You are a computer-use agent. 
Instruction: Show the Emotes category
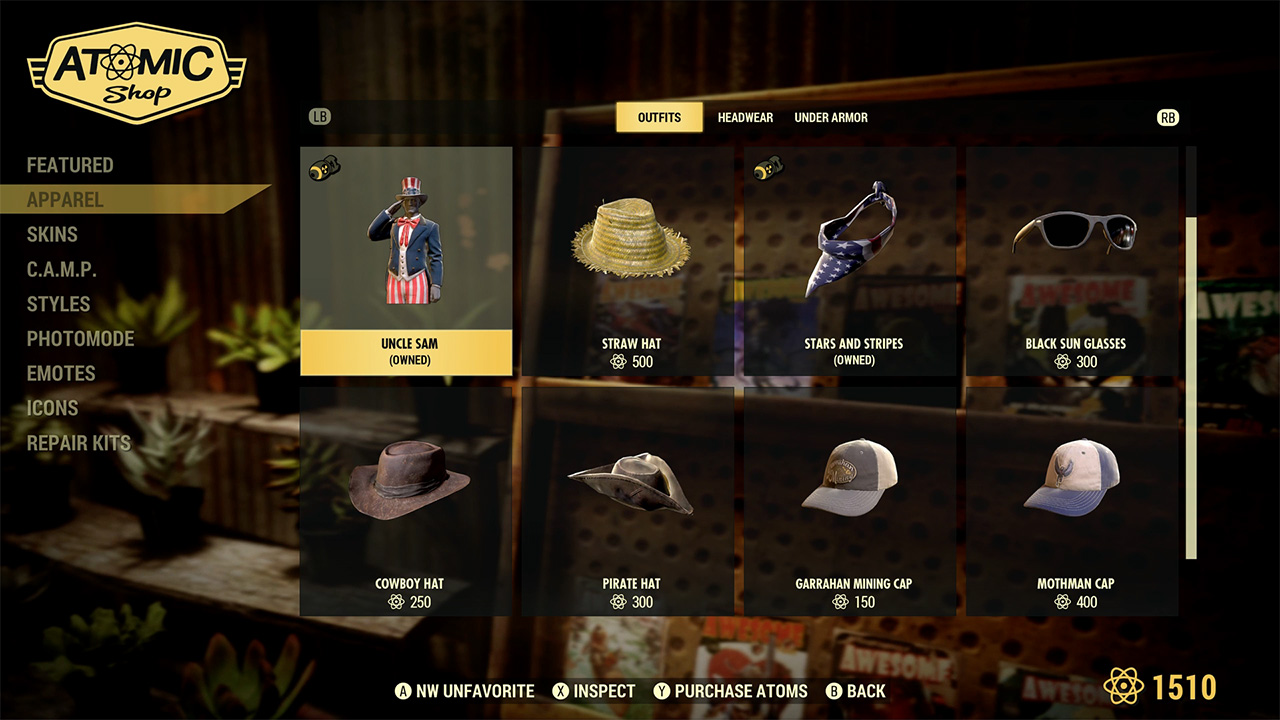click(x=61, y=373)
